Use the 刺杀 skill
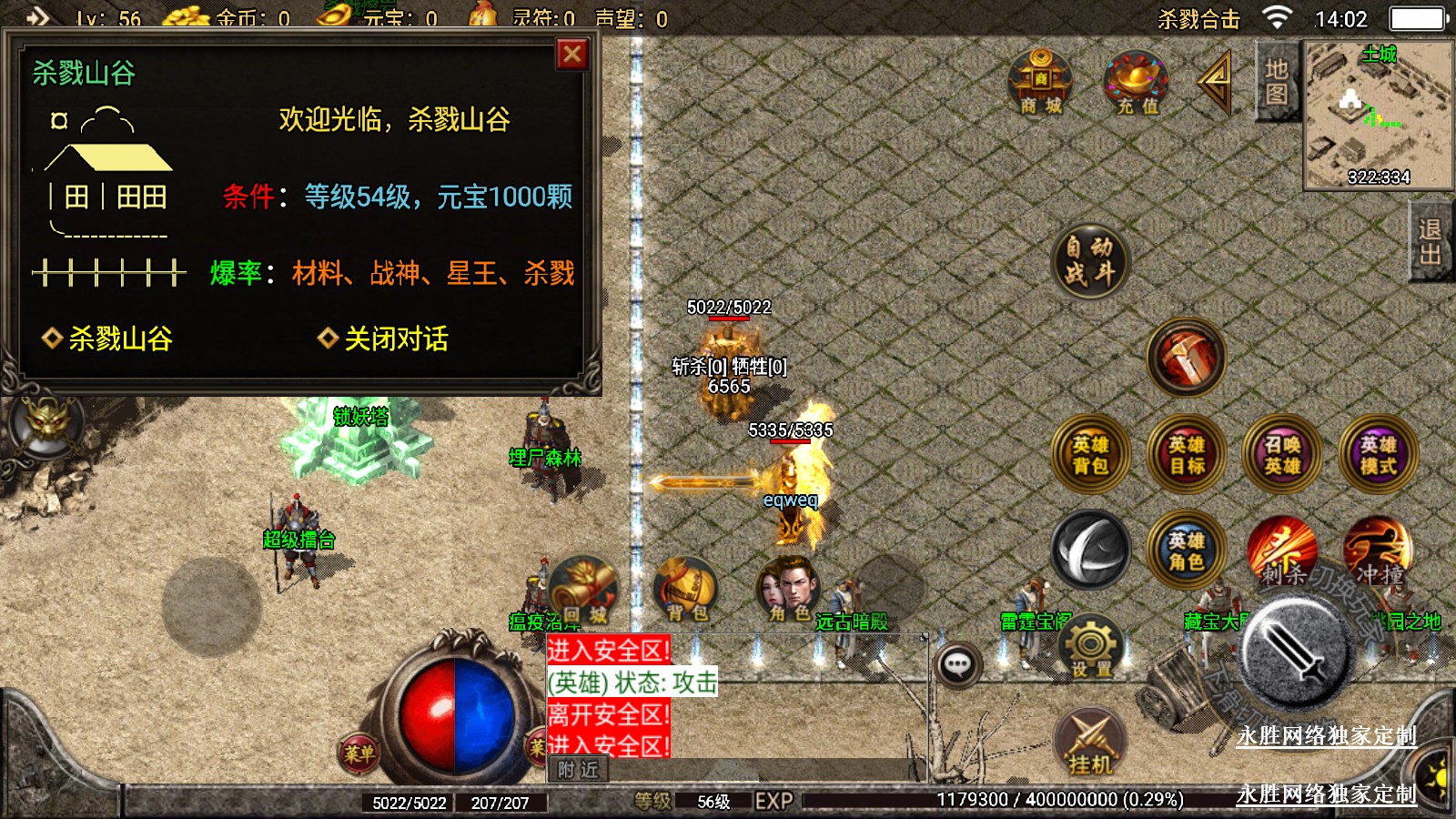The image size is (1456, 819). pos(1282,551)
